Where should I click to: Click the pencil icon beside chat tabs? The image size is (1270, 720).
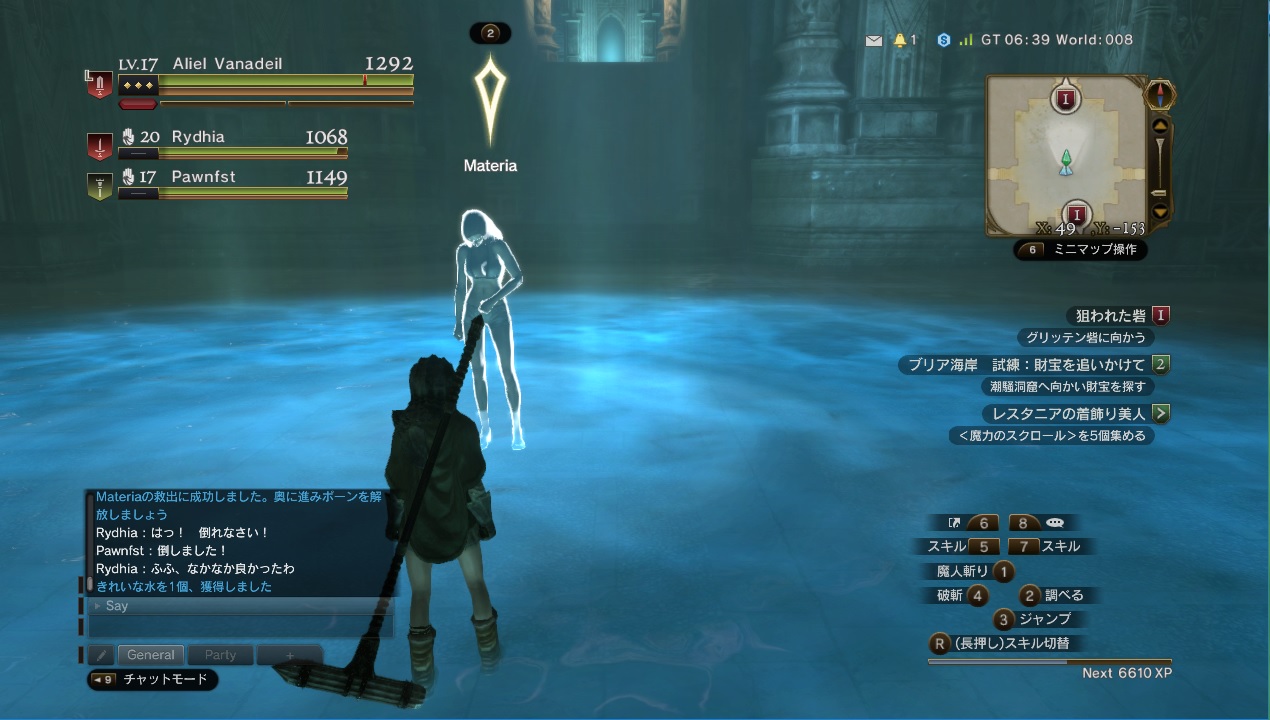coord(100,655)
